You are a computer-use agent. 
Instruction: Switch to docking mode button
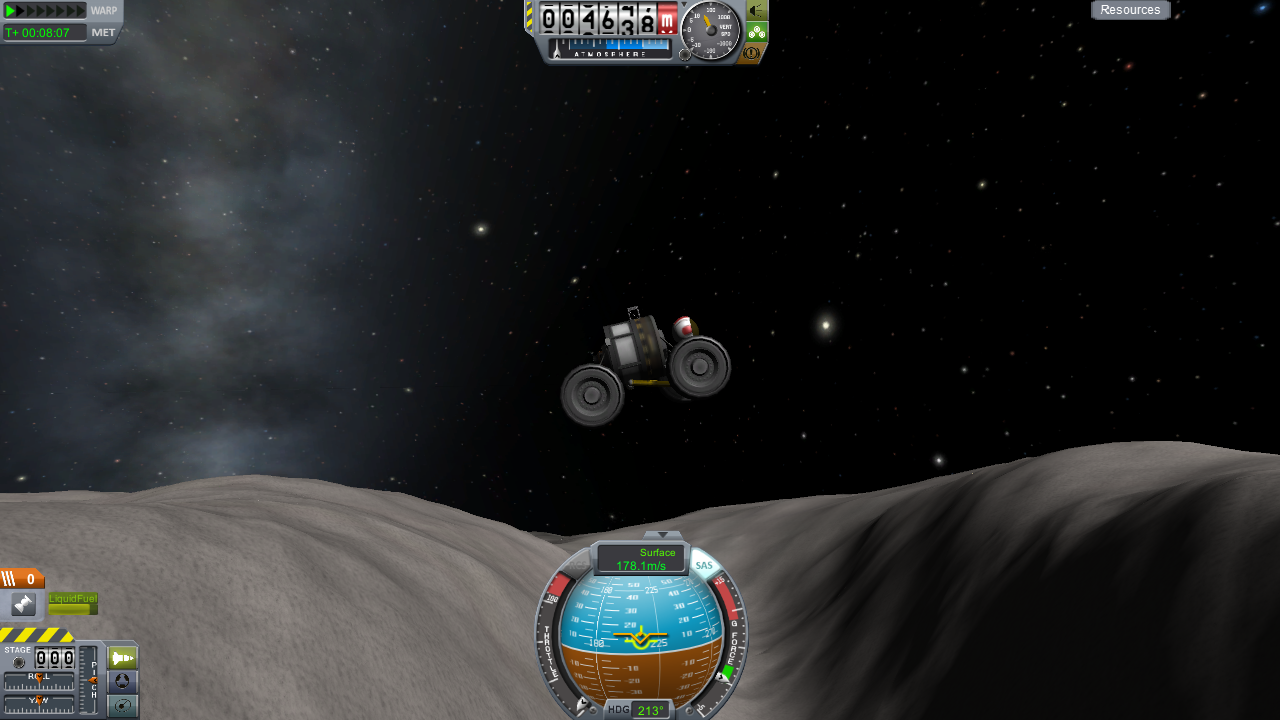(x=122, y=682)
